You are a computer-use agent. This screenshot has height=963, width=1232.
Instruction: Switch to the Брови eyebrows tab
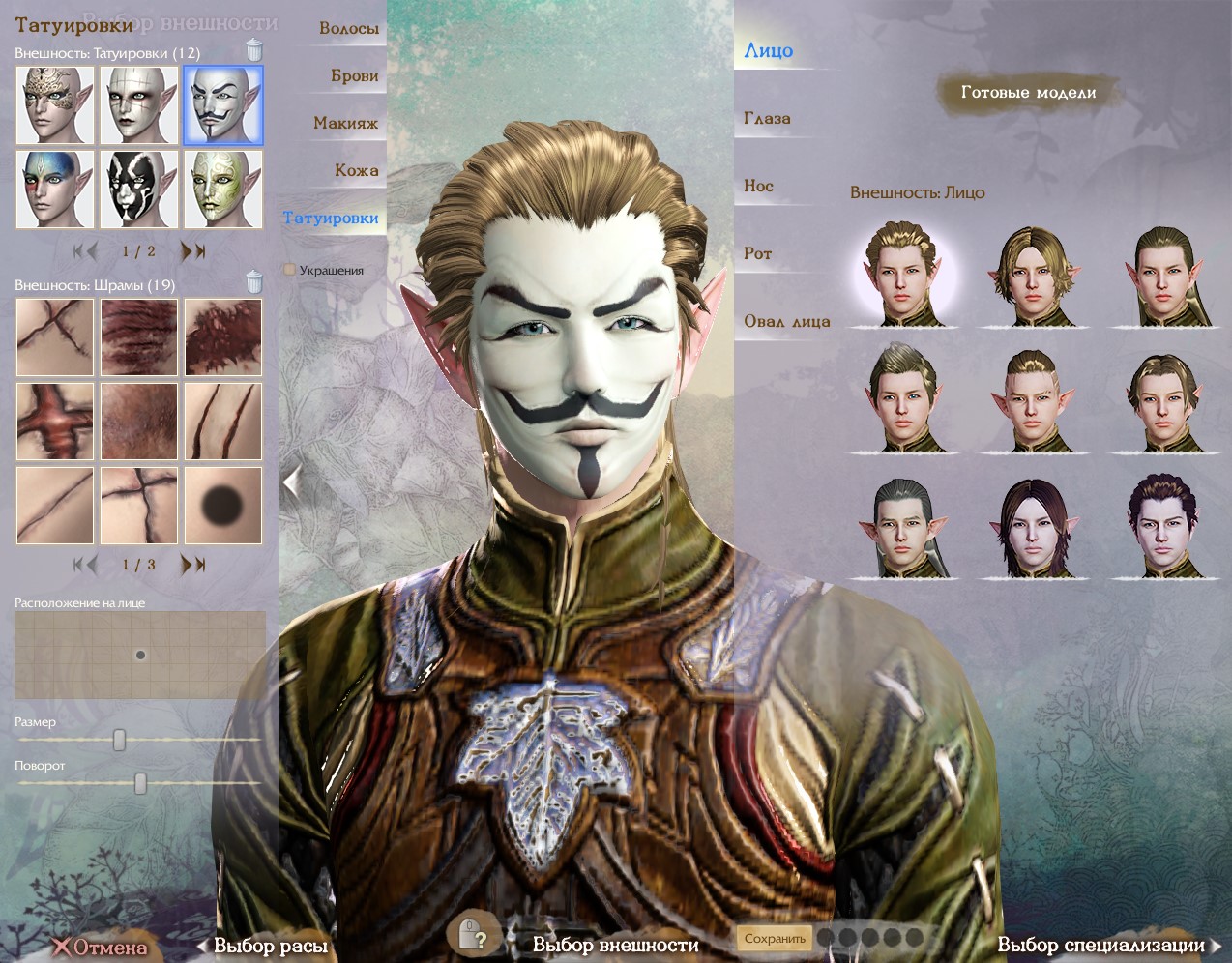click(354, 76)
